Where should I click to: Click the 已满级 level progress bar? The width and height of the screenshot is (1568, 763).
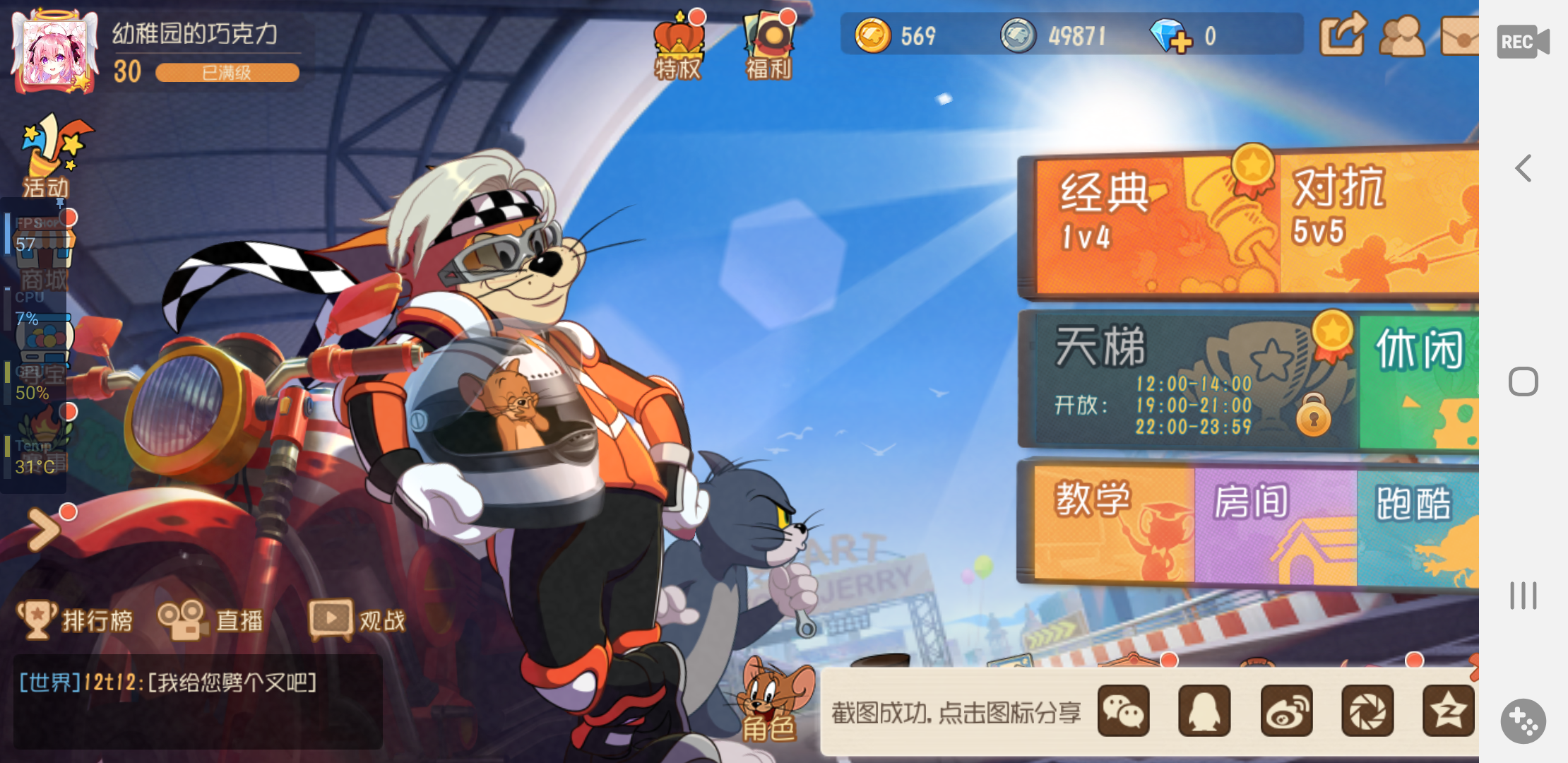[226, 73]
